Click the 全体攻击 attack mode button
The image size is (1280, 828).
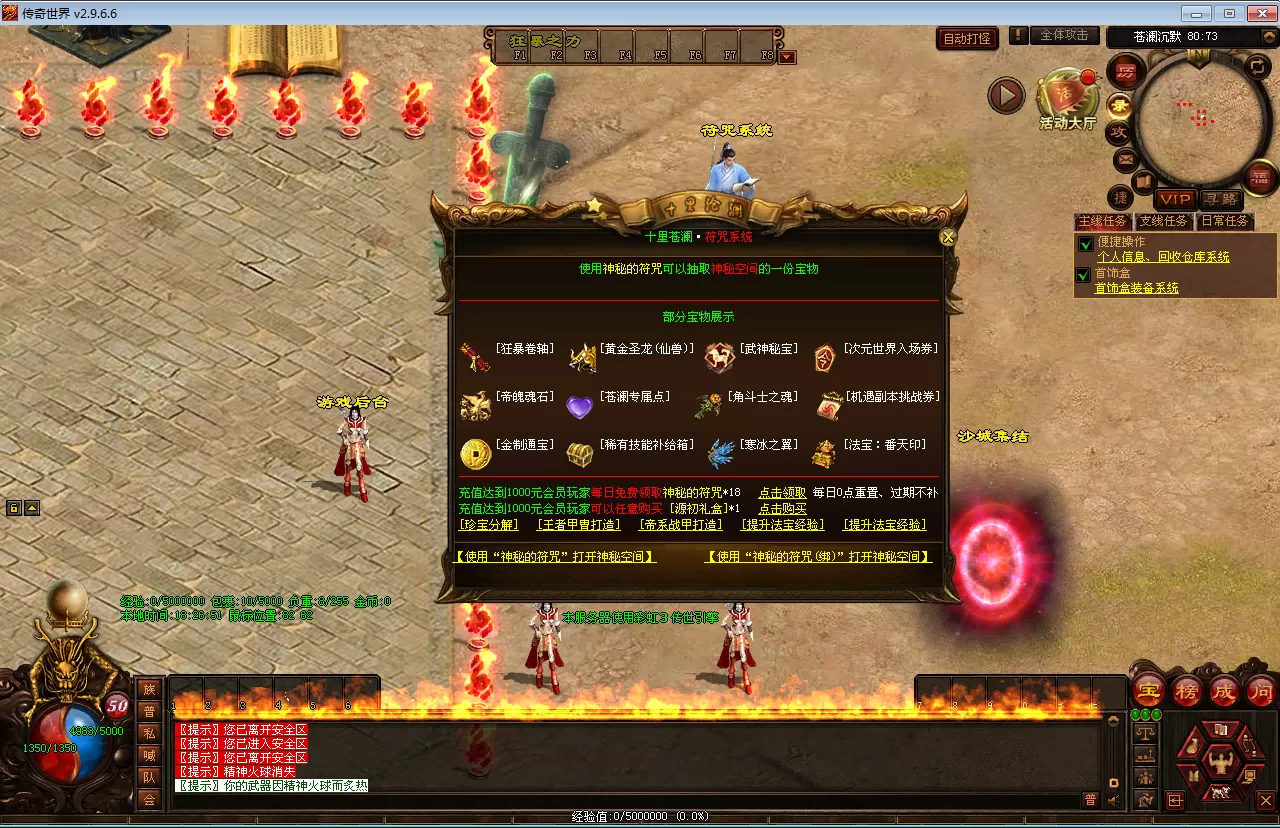pyautogui.click(x=1064, y=35)
